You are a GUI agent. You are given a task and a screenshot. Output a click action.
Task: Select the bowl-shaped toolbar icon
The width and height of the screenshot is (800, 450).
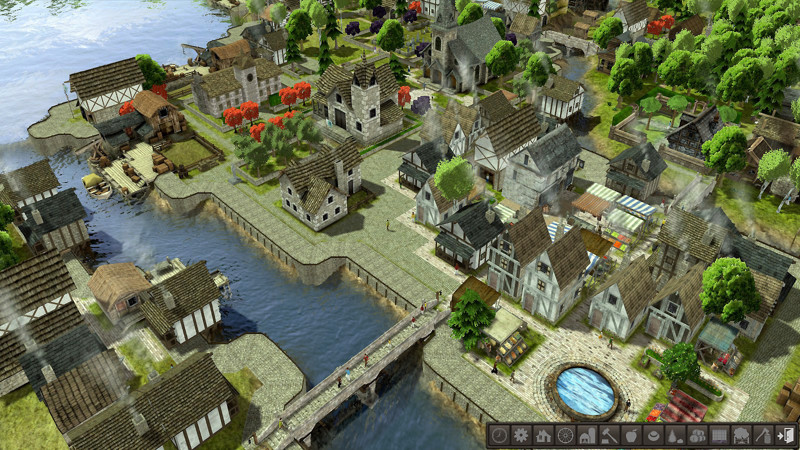(653, 435)
